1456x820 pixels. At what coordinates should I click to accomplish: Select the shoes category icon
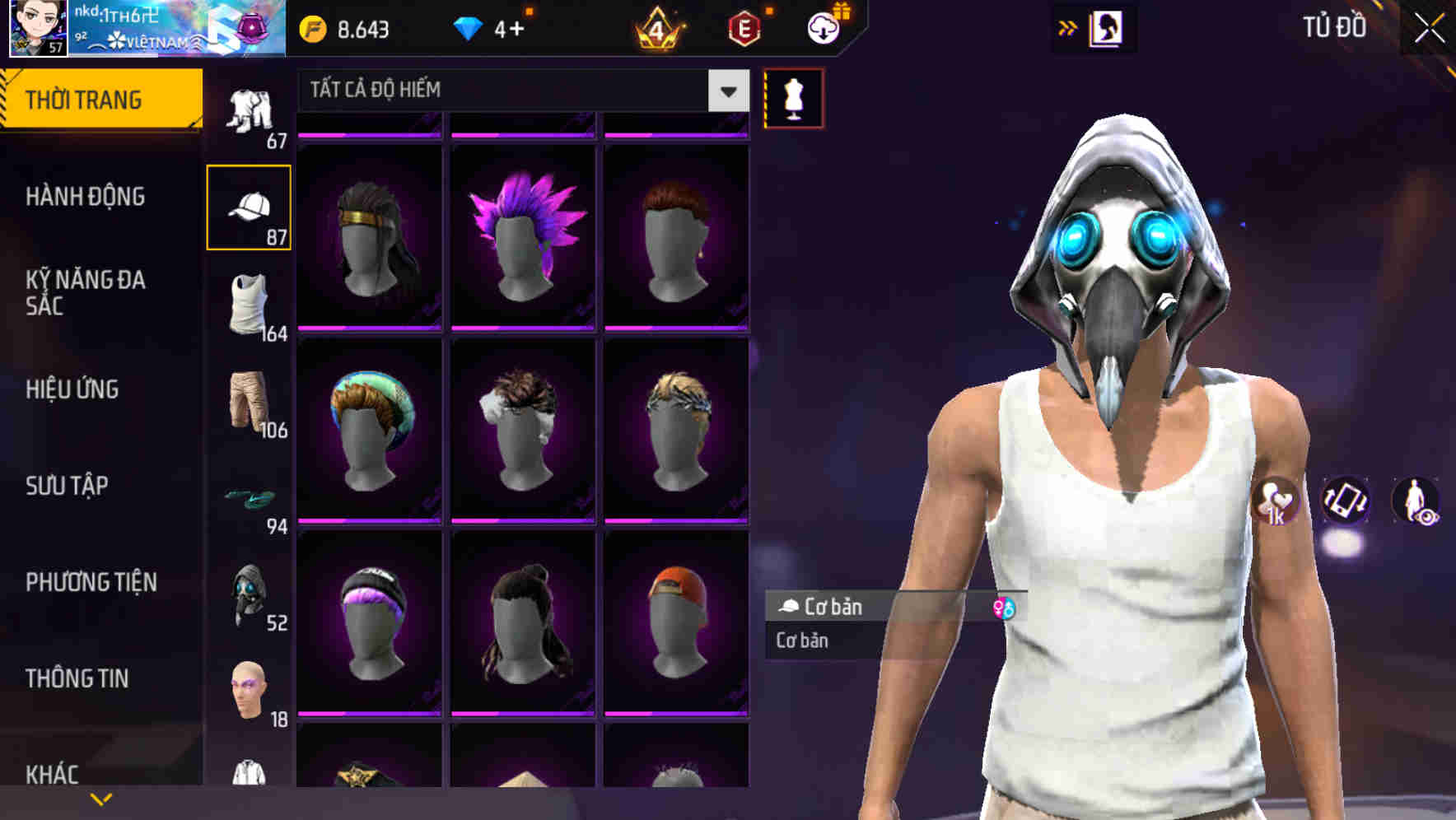pyautogui.click(x=250, y=498)
